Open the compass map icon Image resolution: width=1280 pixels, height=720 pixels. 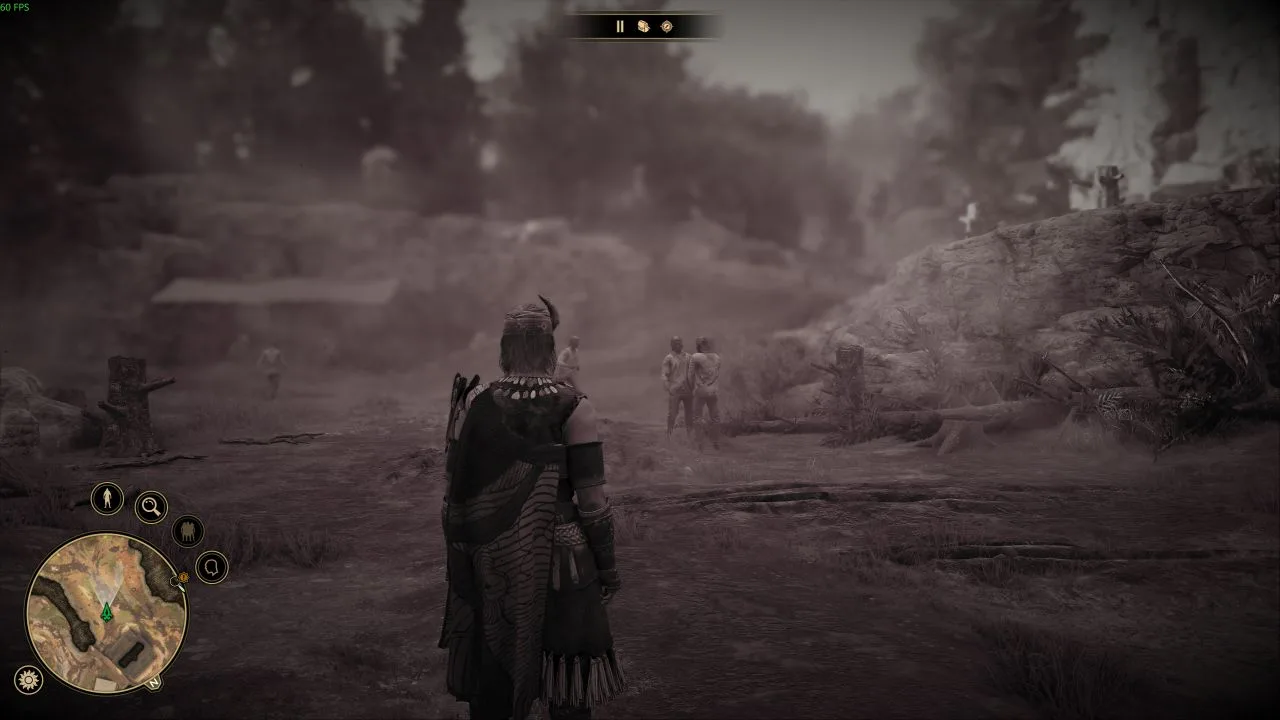pyautogui.click(x=667, y=27)
